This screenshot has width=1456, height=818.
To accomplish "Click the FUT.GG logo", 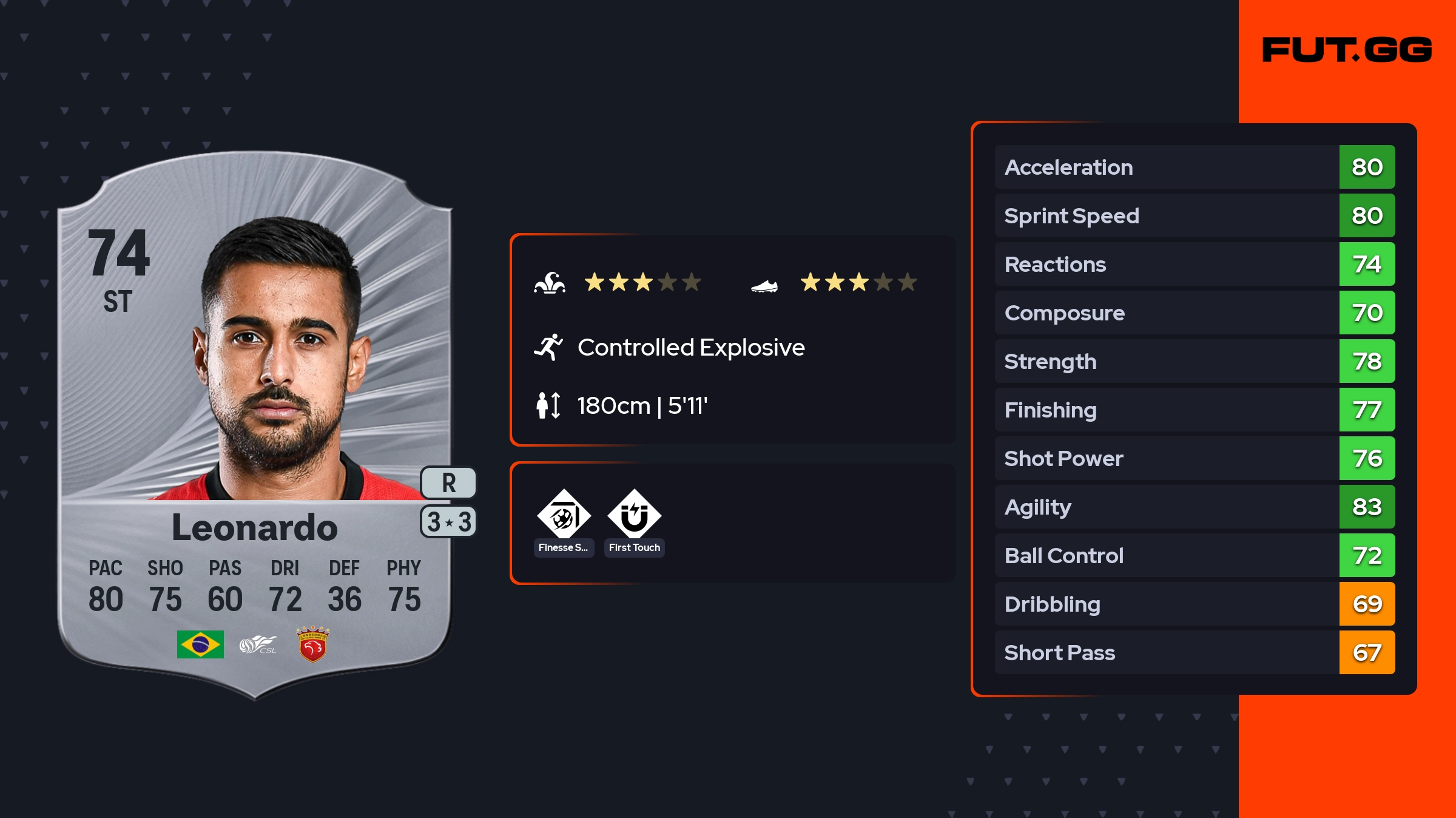I will pyautogui.click(x=1347, y=50).
